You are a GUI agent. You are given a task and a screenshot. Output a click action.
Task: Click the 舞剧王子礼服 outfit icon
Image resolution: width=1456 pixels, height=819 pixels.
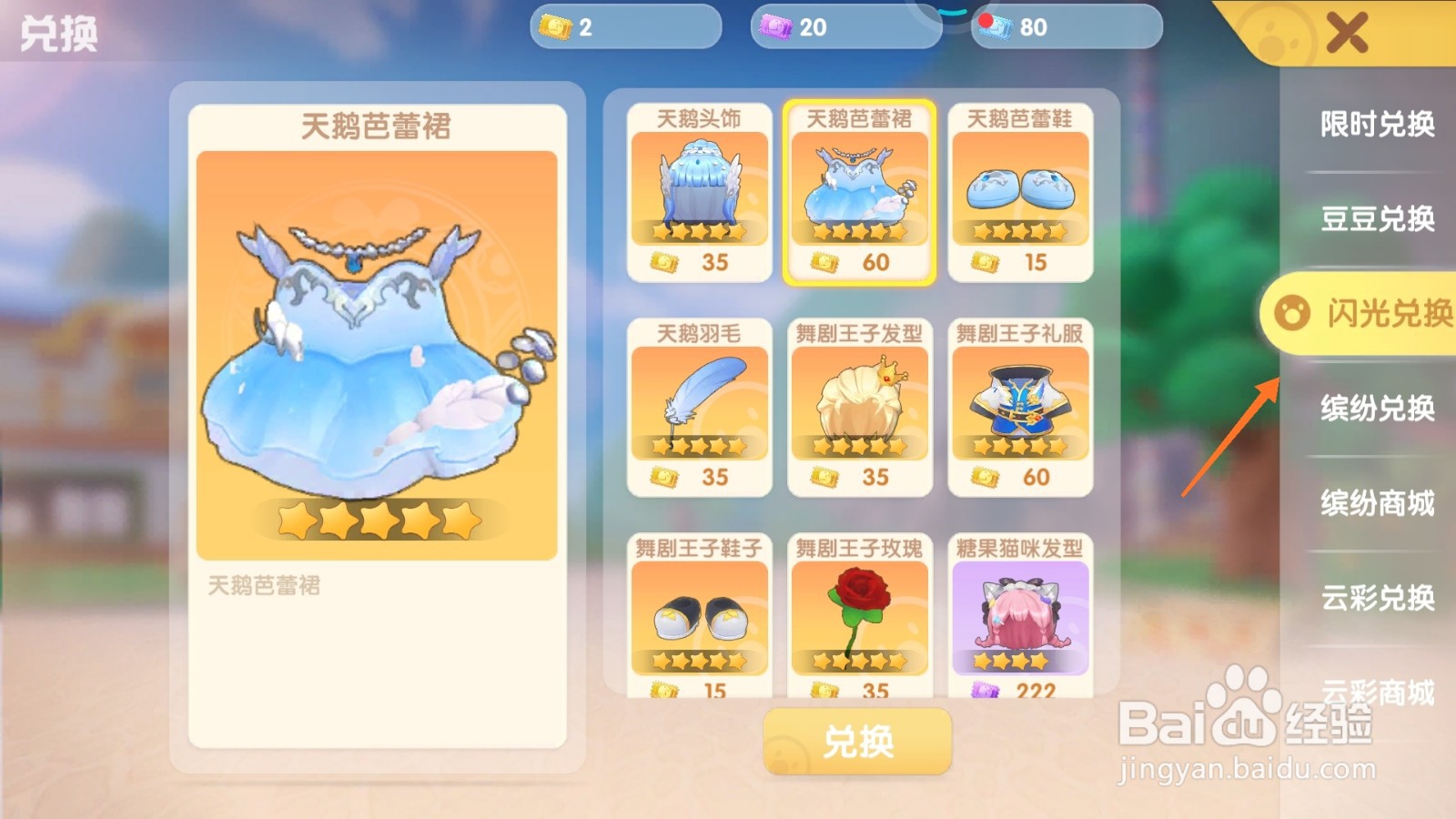pyautogui.click(x=1021, y=400)
